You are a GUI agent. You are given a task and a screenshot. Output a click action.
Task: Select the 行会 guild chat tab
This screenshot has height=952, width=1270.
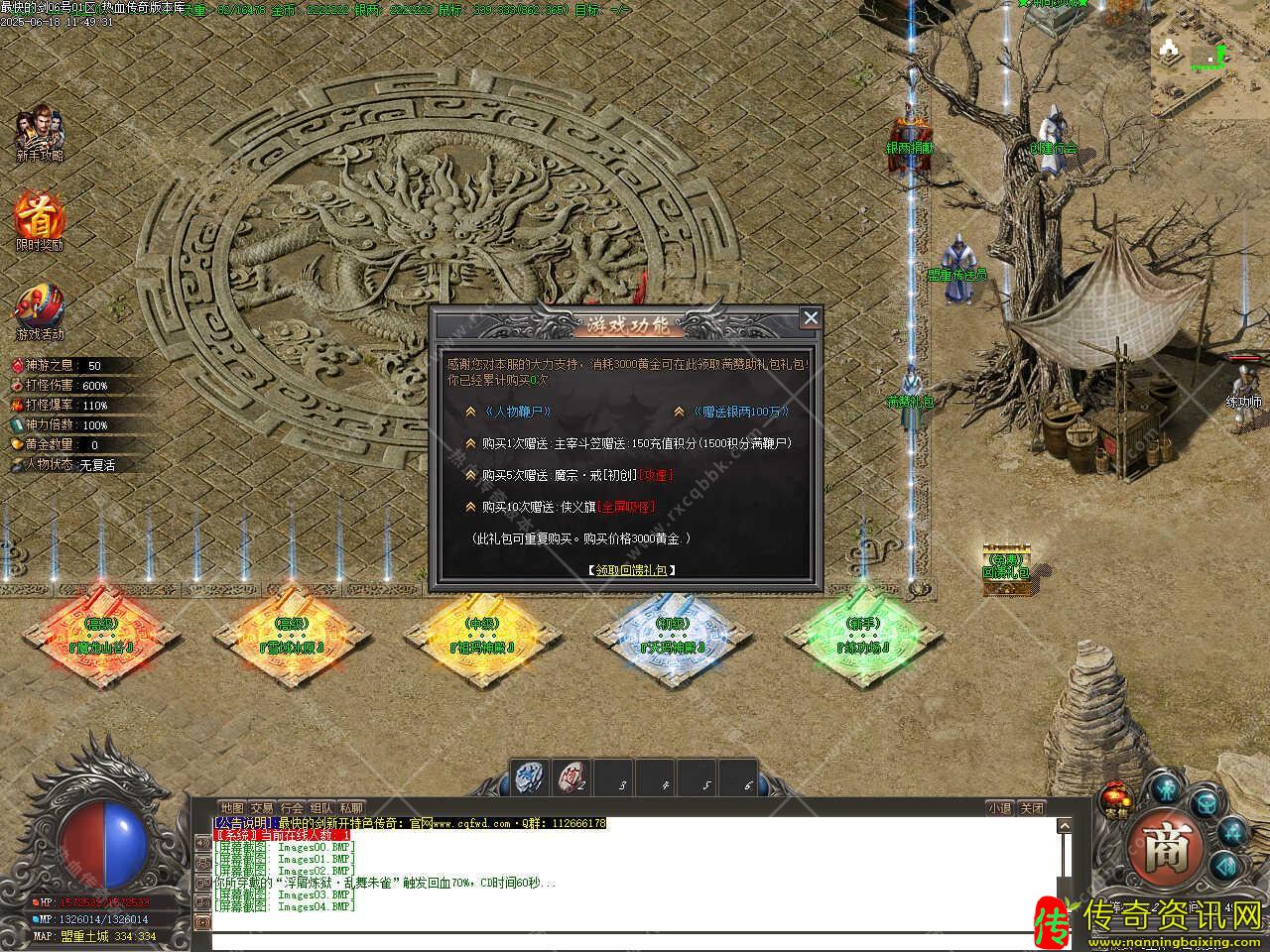click(x=292, y=808)
